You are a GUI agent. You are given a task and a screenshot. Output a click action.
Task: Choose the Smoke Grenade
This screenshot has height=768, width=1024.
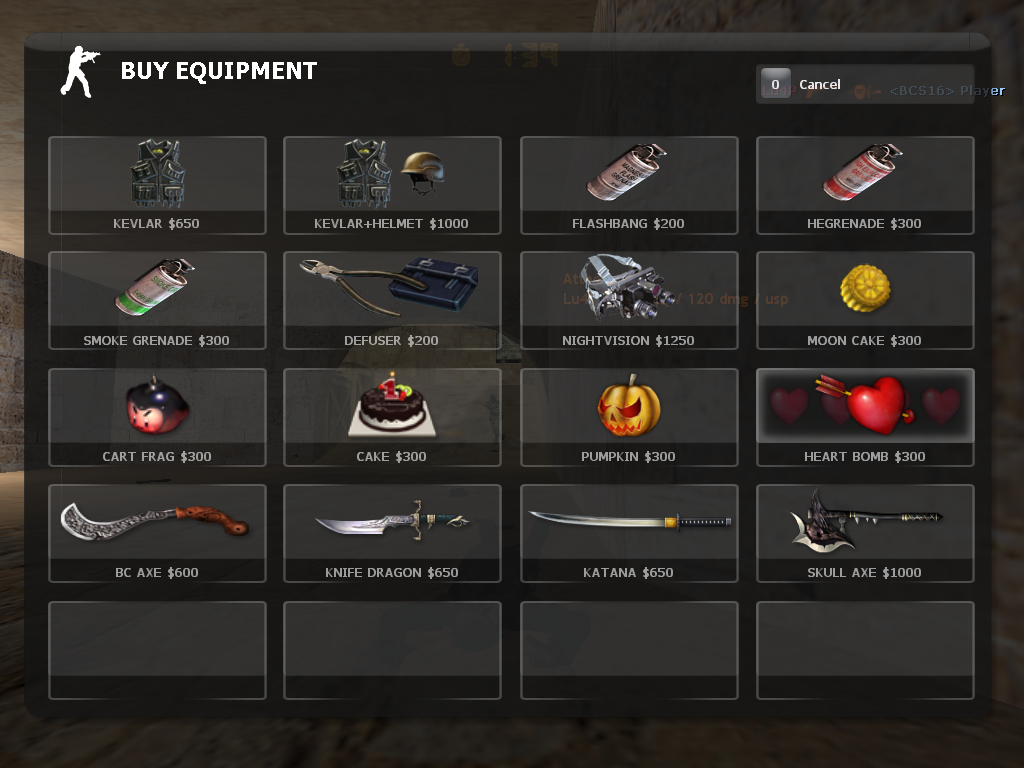(157, 300)
